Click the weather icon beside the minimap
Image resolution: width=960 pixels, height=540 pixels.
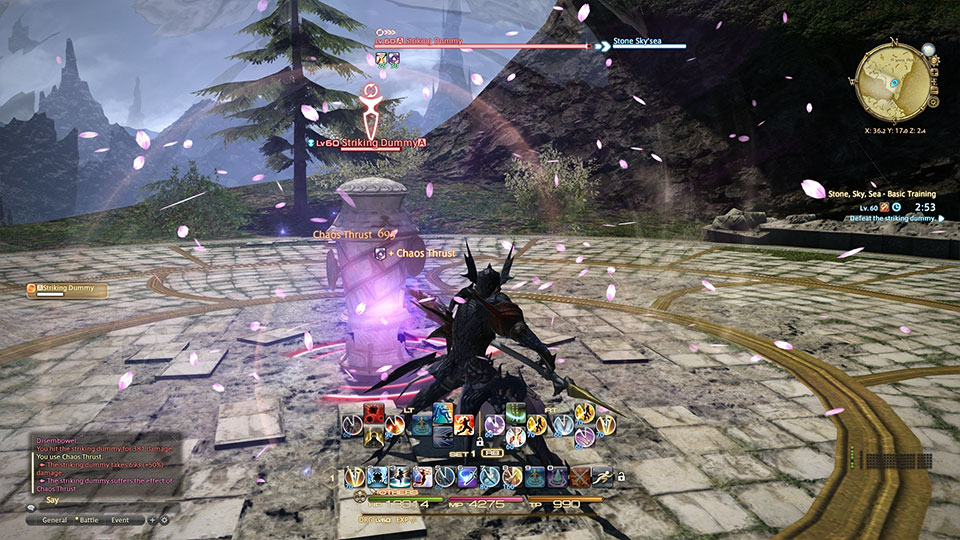[x=929, y=48]
